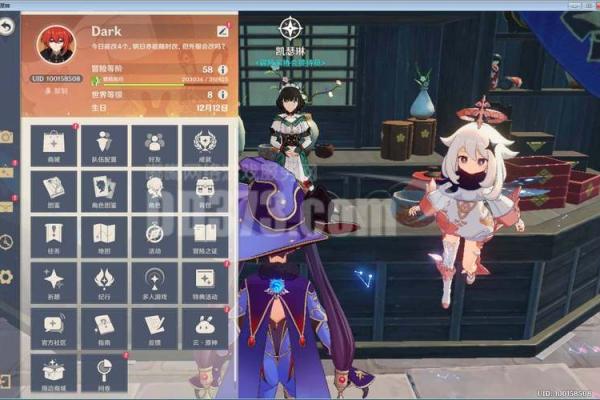This screenshot has height=400, width=600.
Task: Show world level info
Action: click(222, 94)
